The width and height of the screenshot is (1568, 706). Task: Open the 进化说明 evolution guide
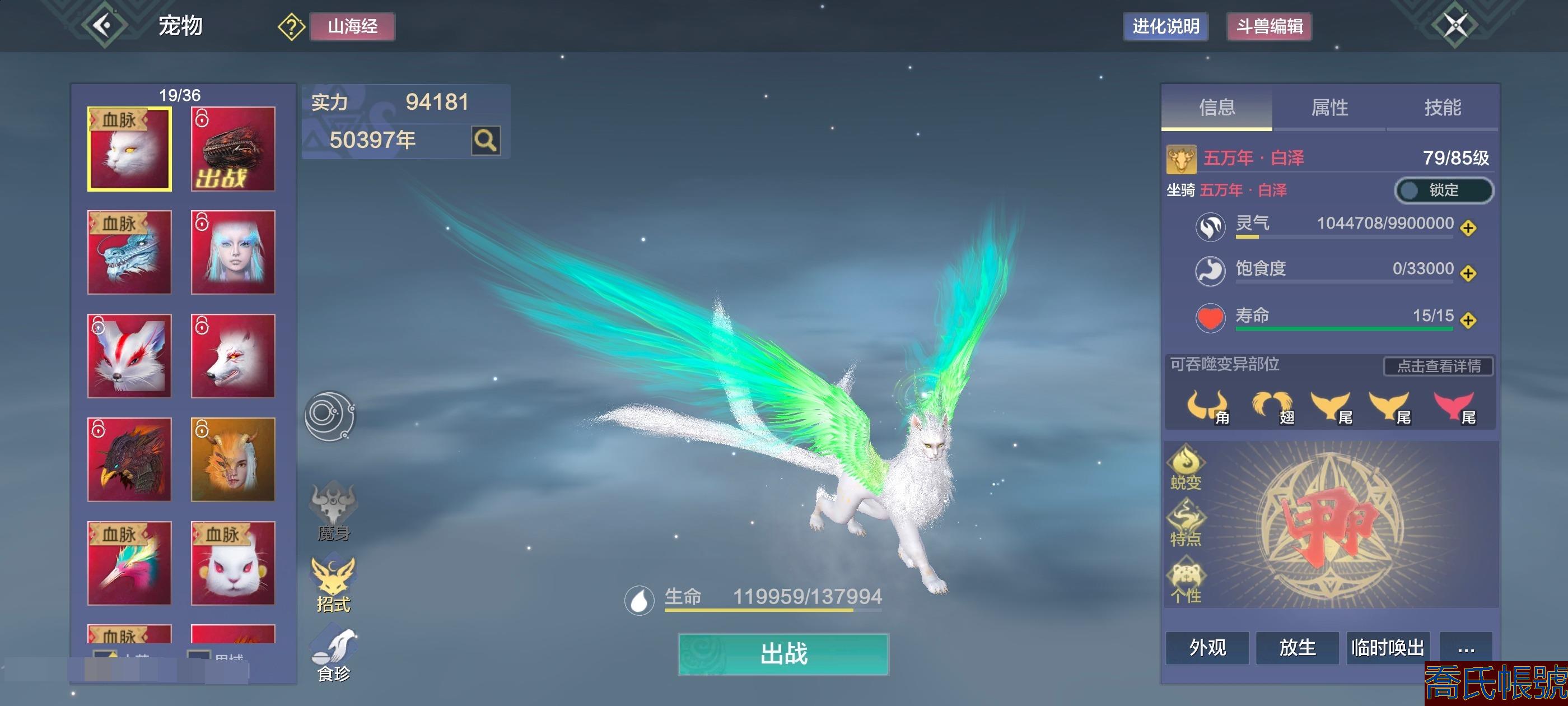pos(1165,26)
